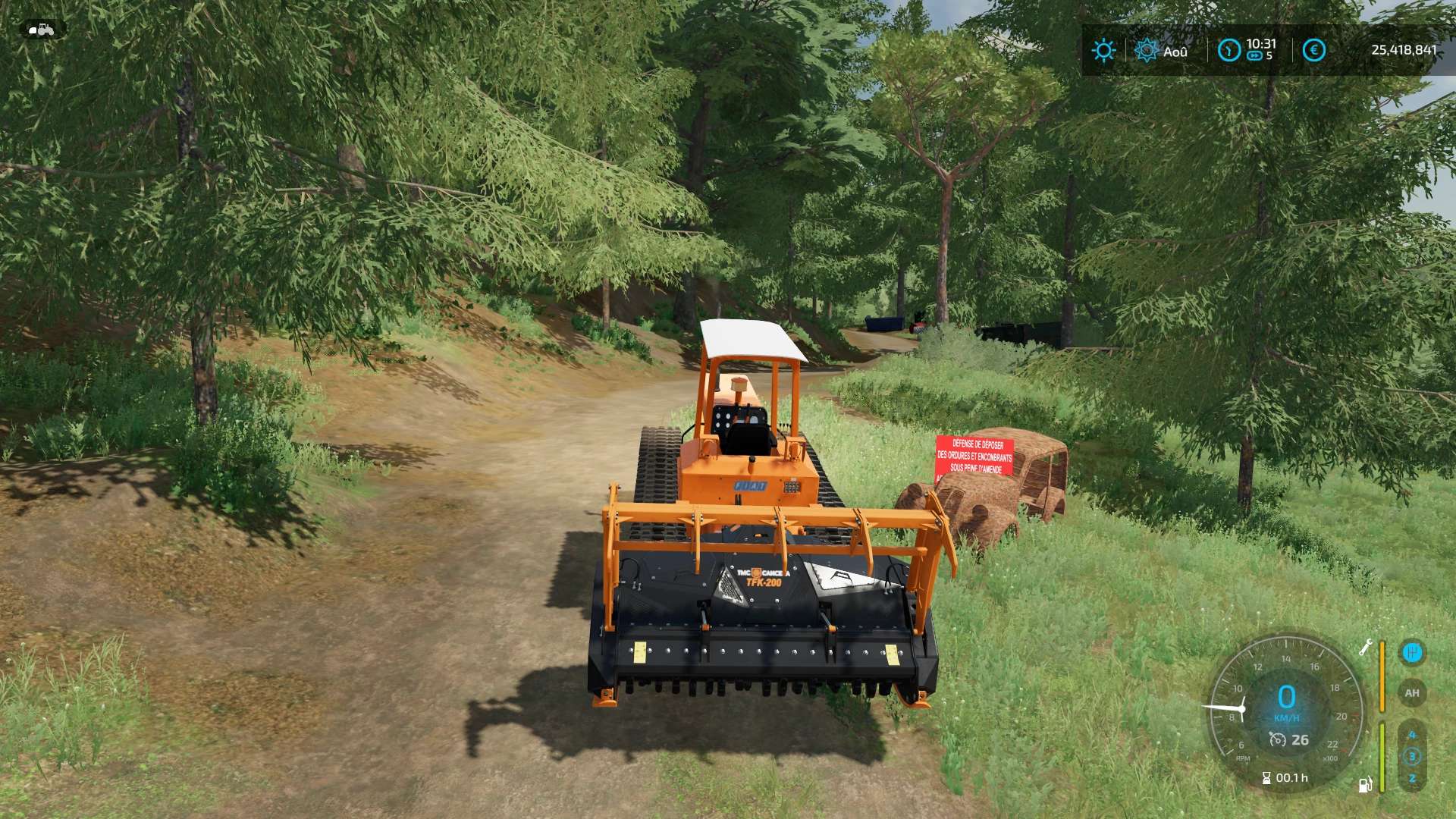
Task: Select the circled gear number 3
Action: click(1412, 756)
